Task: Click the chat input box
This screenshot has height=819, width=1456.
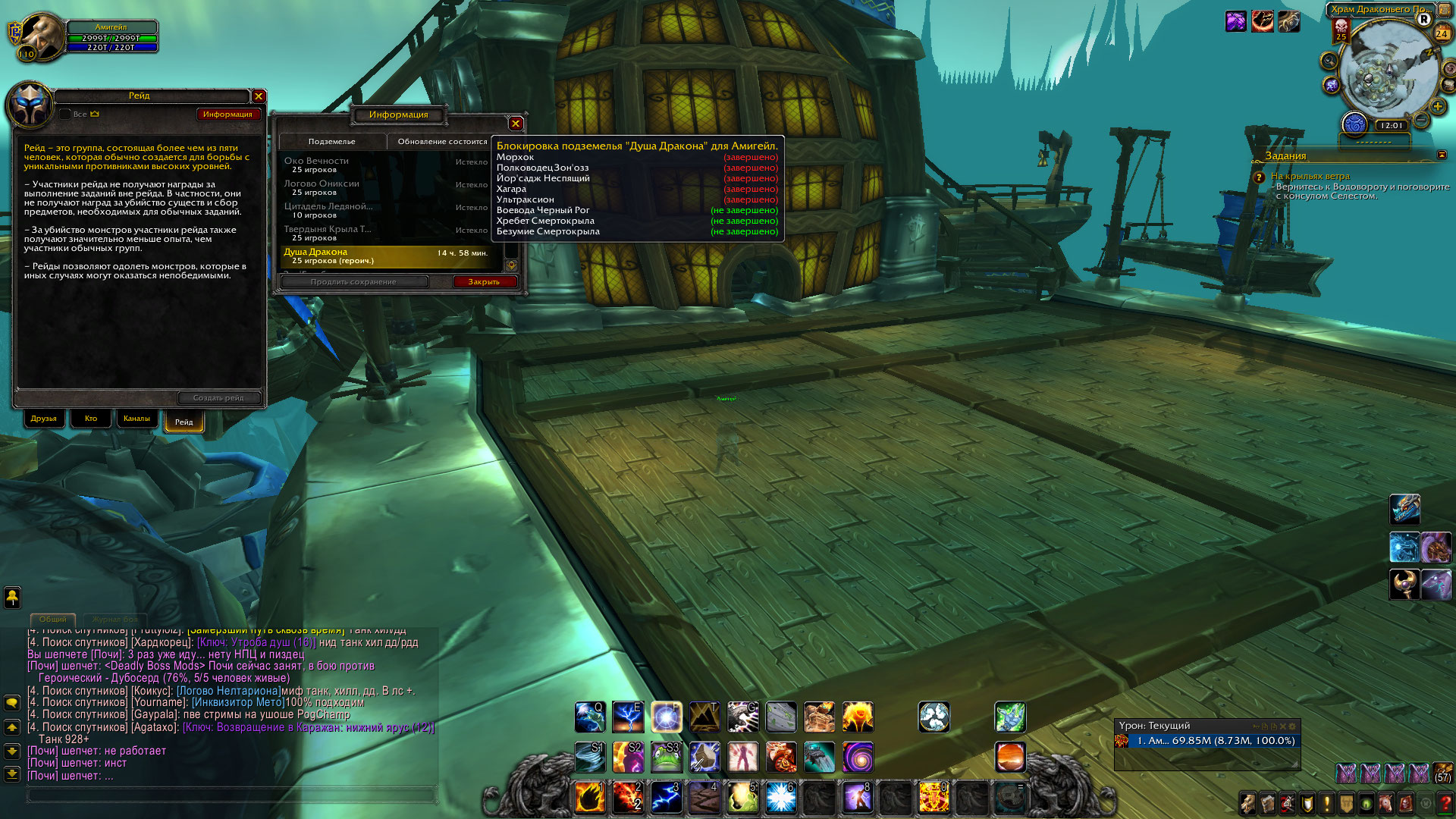Action: point(232,795)
